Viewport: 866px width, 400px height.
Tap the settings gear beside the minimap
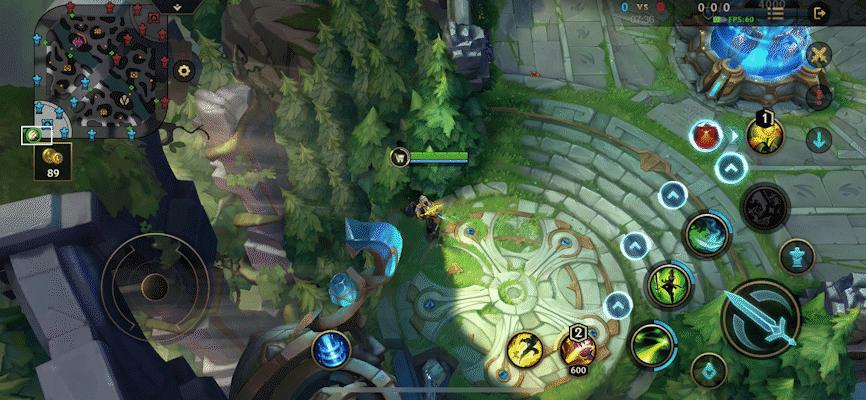(x=183, y=71)
